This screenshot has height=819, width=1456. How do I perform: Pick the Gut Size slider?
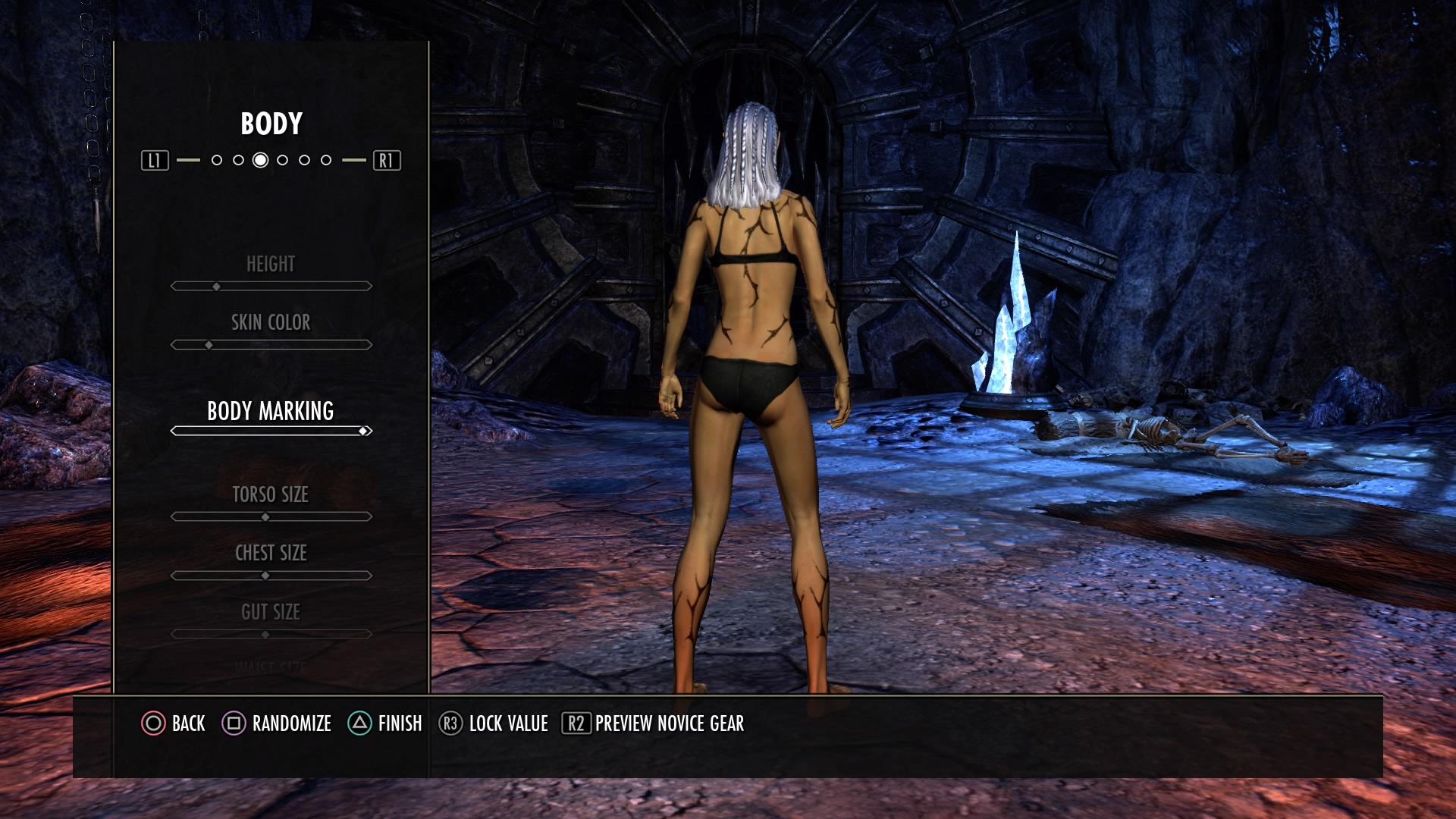pos(271,634)
